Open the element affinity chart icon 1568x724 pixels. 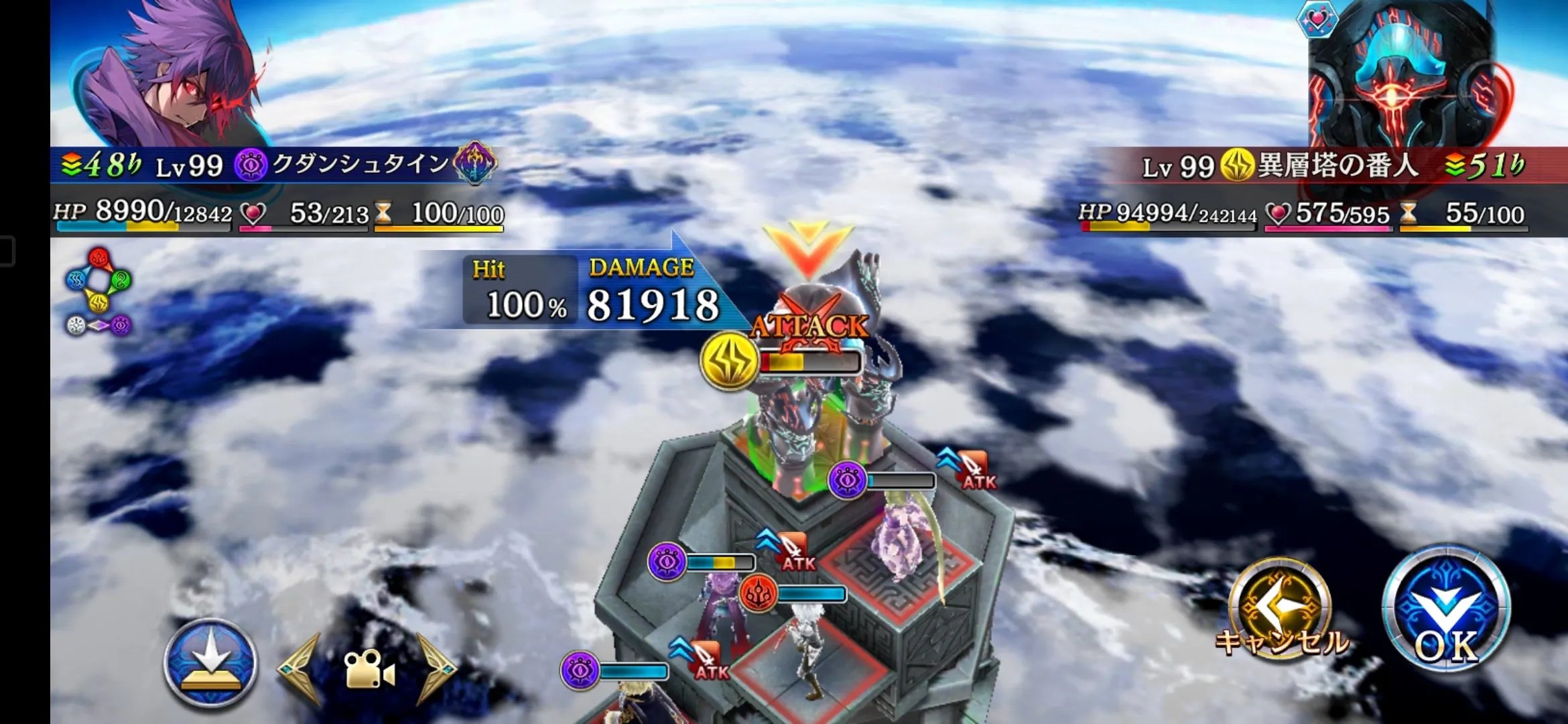99,291
